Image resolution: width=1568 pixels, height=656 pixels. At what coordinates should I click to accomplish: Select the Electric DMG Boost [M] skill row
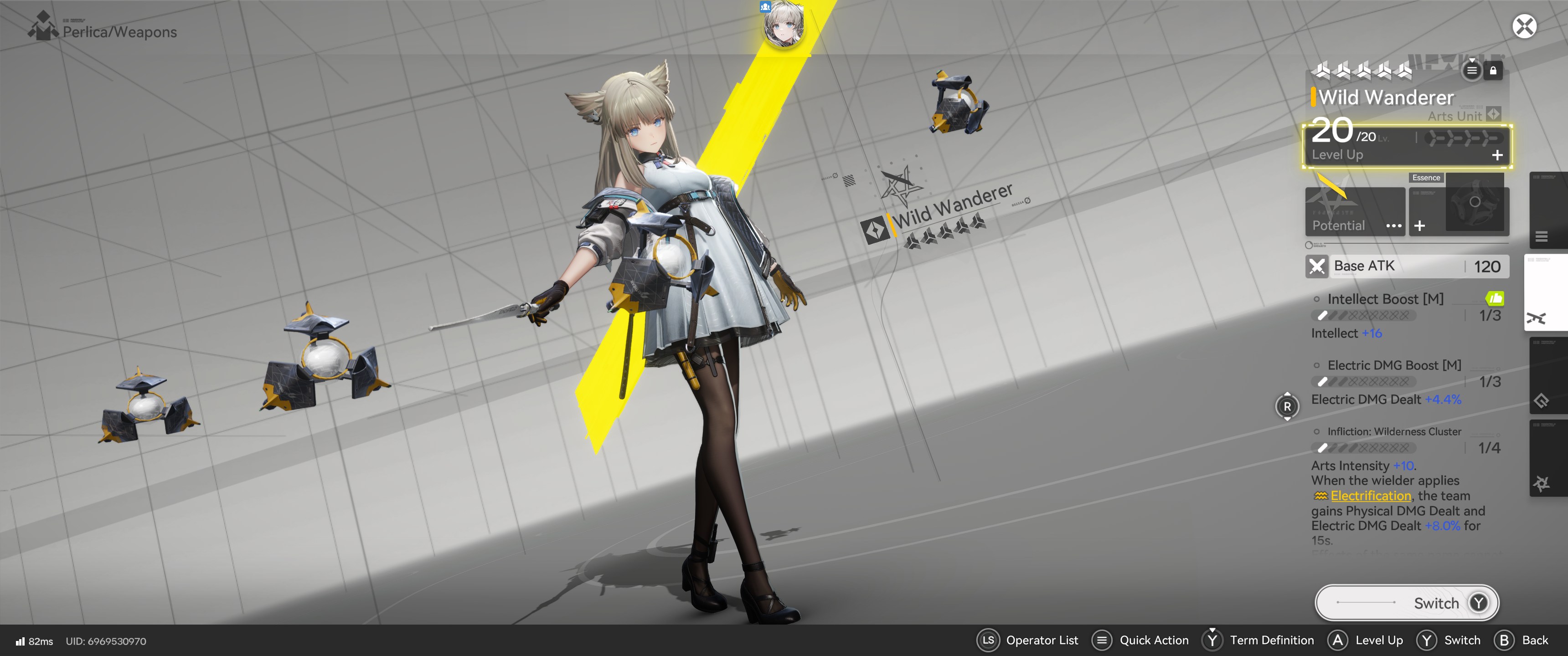(1394, 365)
